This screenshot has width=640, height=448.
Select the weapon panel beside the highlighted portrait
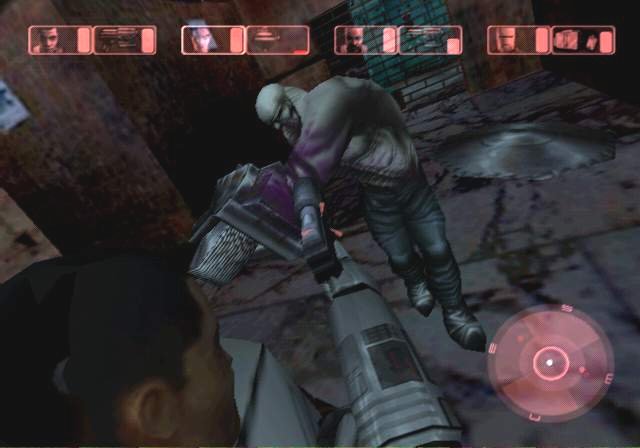tap(276, 40)
